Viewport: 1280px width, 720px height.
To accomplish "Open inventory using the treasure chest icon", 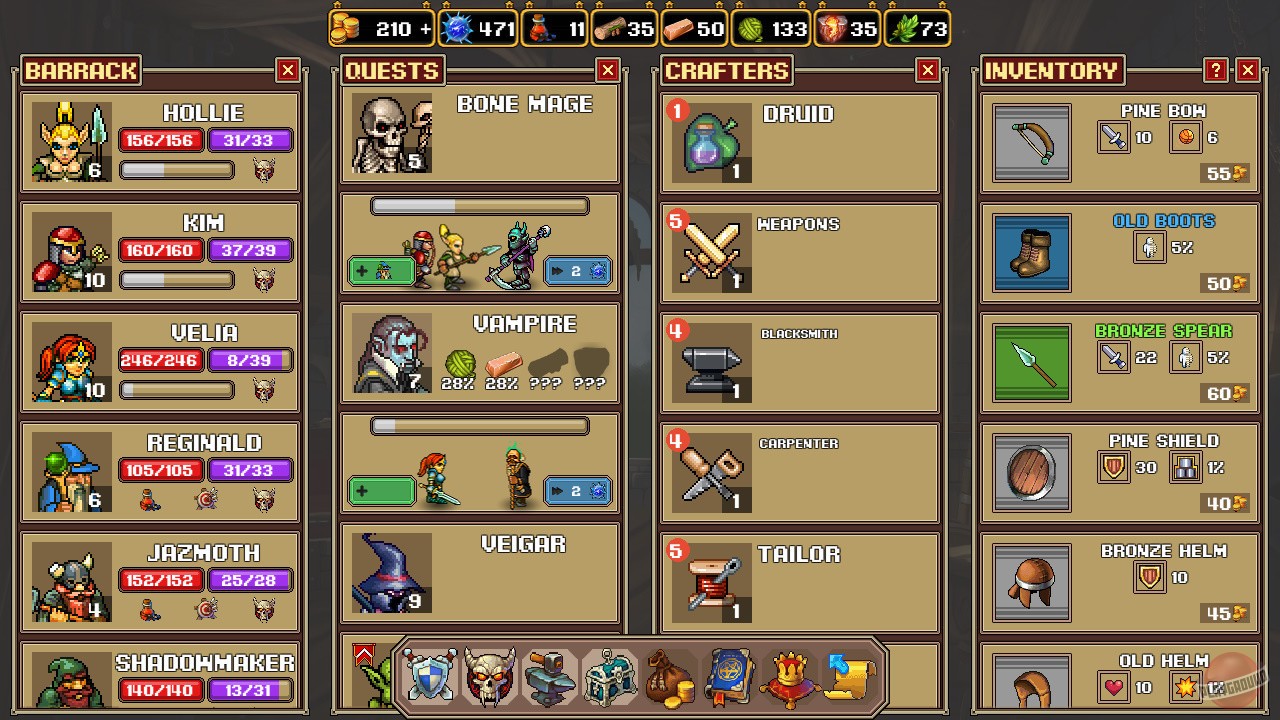I will [x=610, y=678].
